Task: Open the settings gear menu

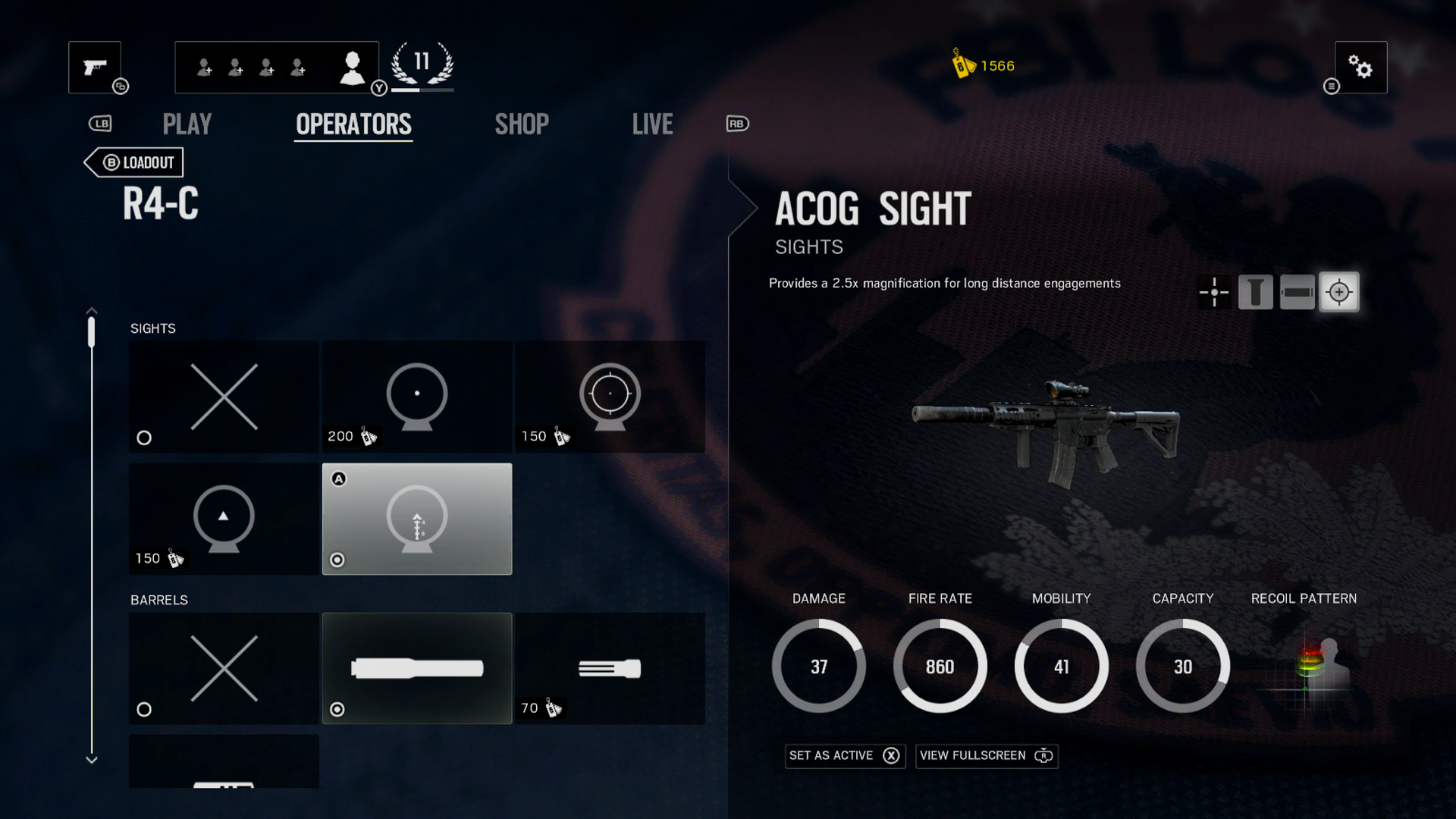Action: (1360, 67)
